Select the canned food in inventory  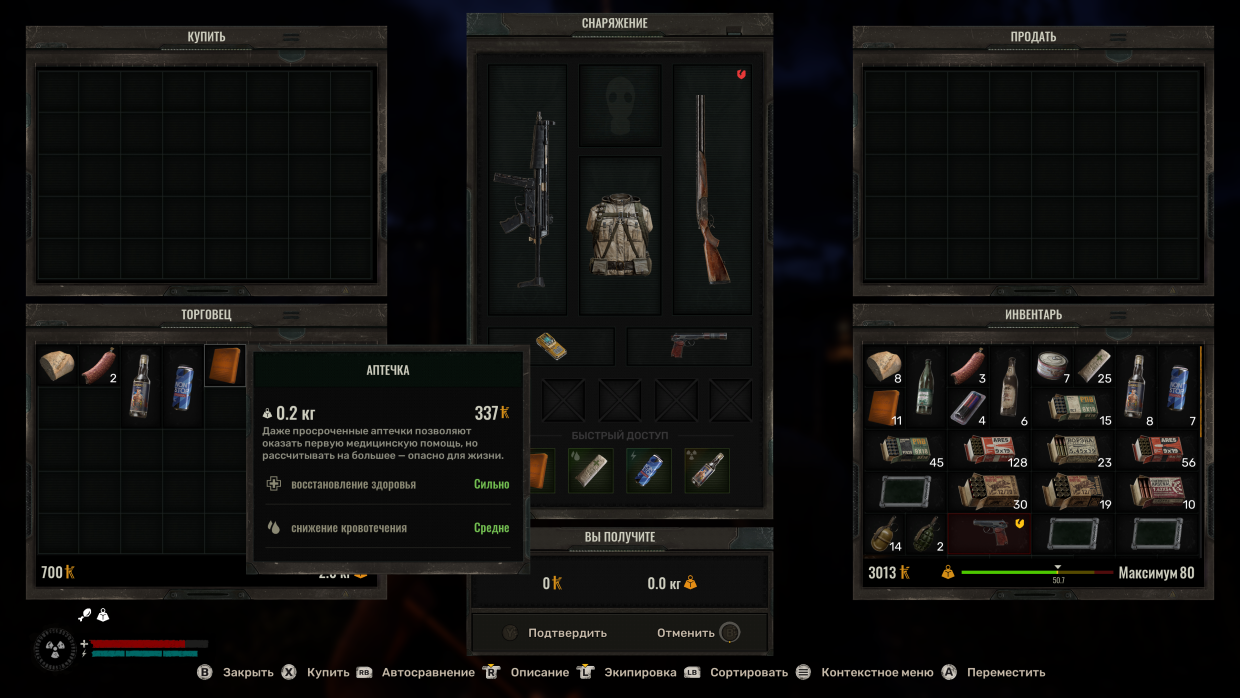(x=1052, y=365)
